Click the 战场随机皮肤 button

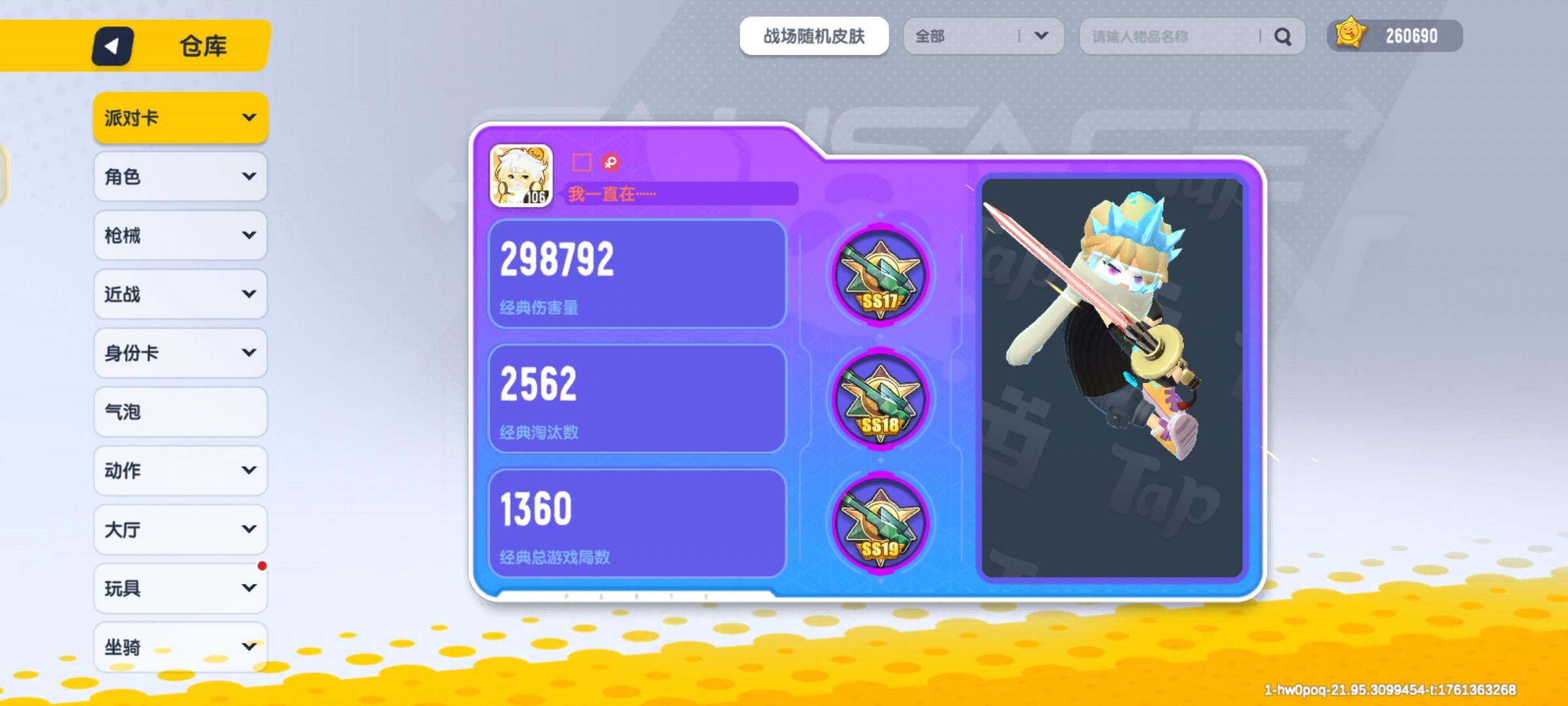(814, 36)
